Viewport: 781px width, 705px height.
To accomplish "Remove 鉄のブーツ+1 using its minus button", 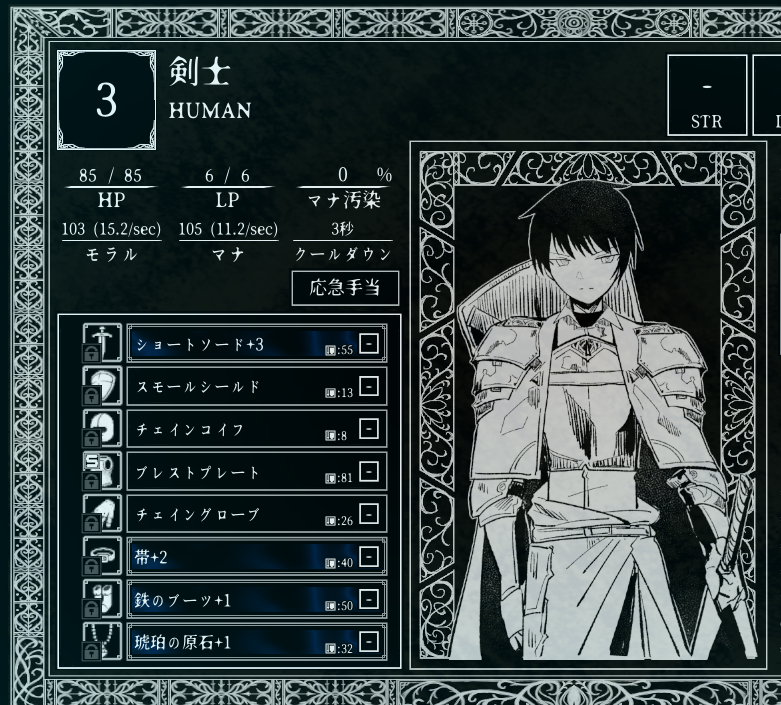I will pyautogui.click(x=369, y=598).
